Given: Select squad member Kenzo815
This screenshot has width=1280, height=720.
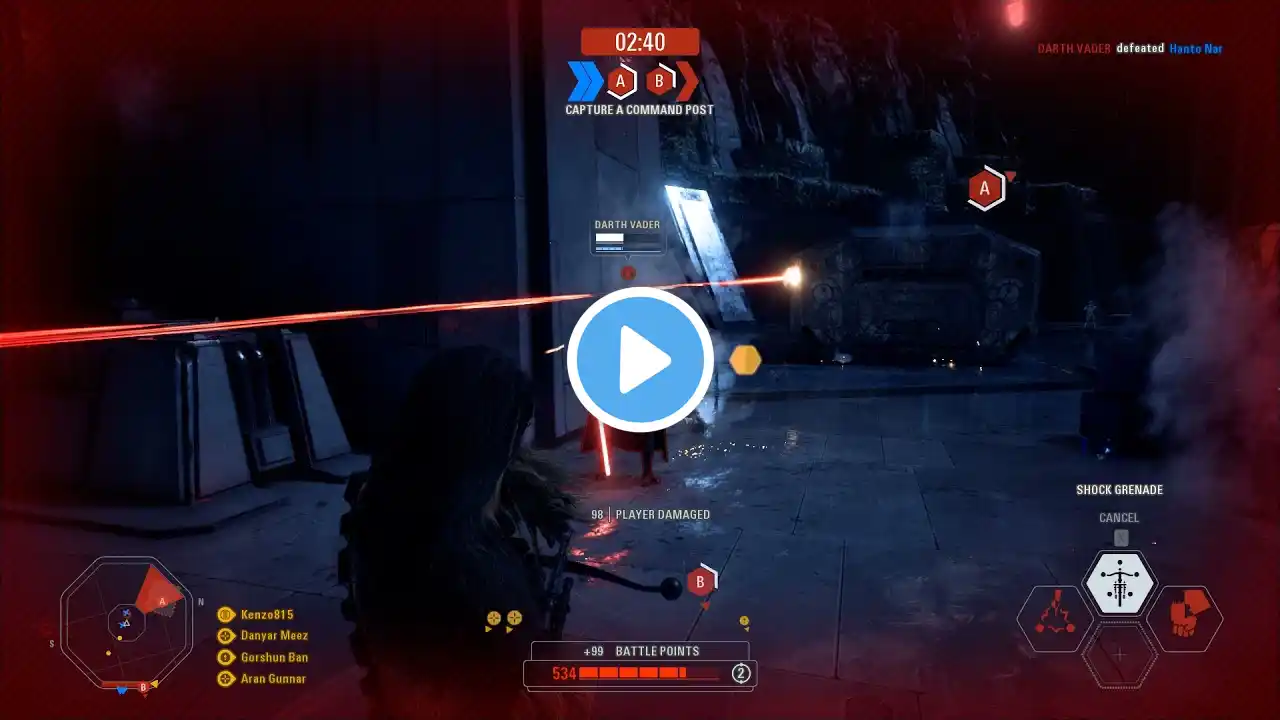Looking at the screenshot, I should pos(267,615).
